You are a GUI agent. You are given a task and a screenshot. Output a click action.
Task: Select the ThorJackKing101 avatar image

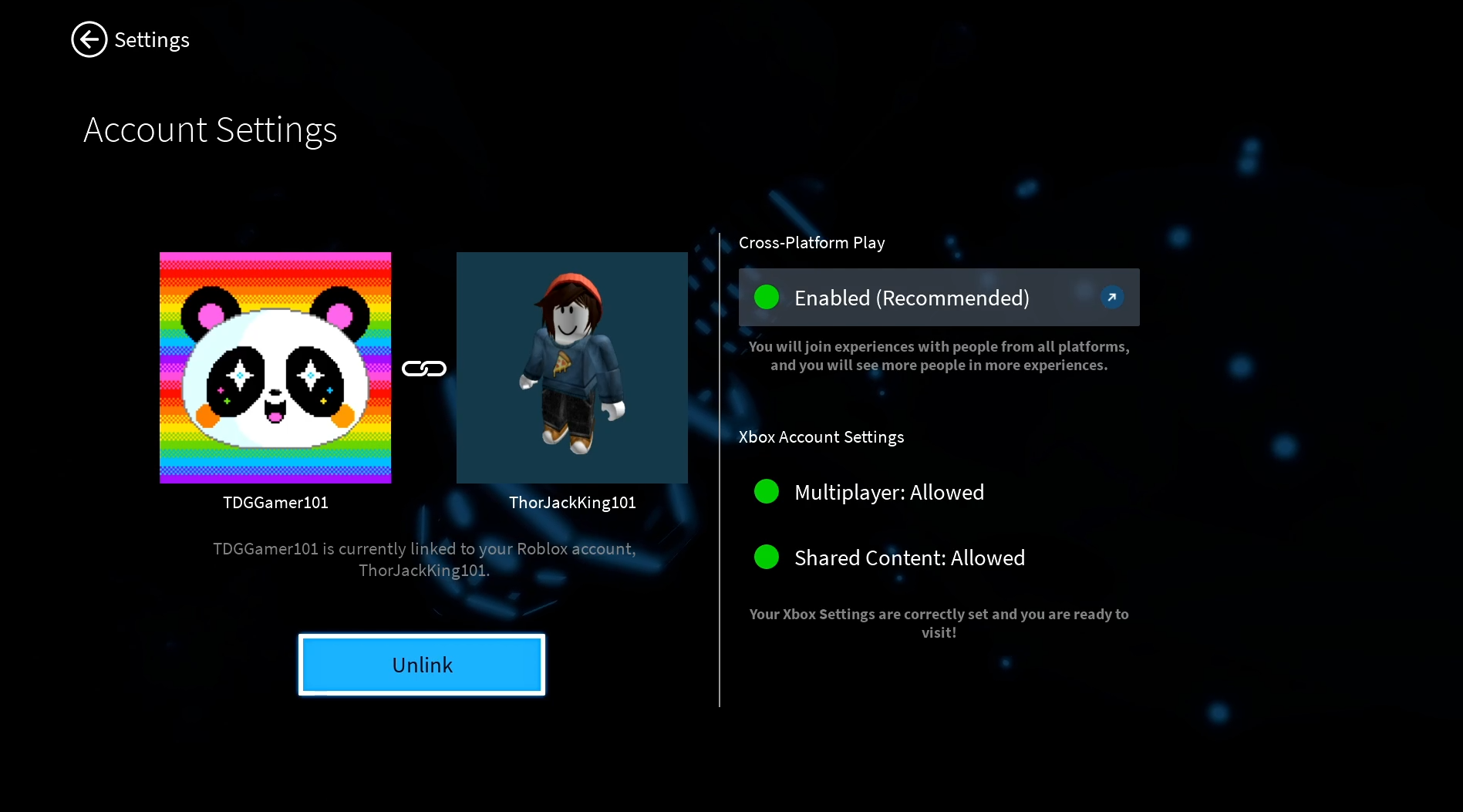click(571, 368)
